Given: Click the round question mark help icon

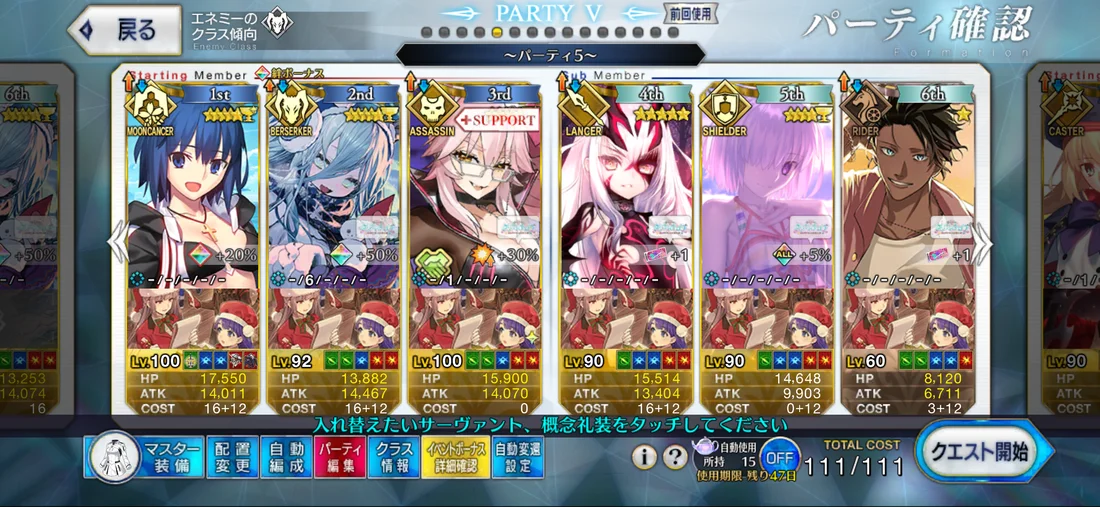Looking at the screenshot, I should [x=676, y=458].
